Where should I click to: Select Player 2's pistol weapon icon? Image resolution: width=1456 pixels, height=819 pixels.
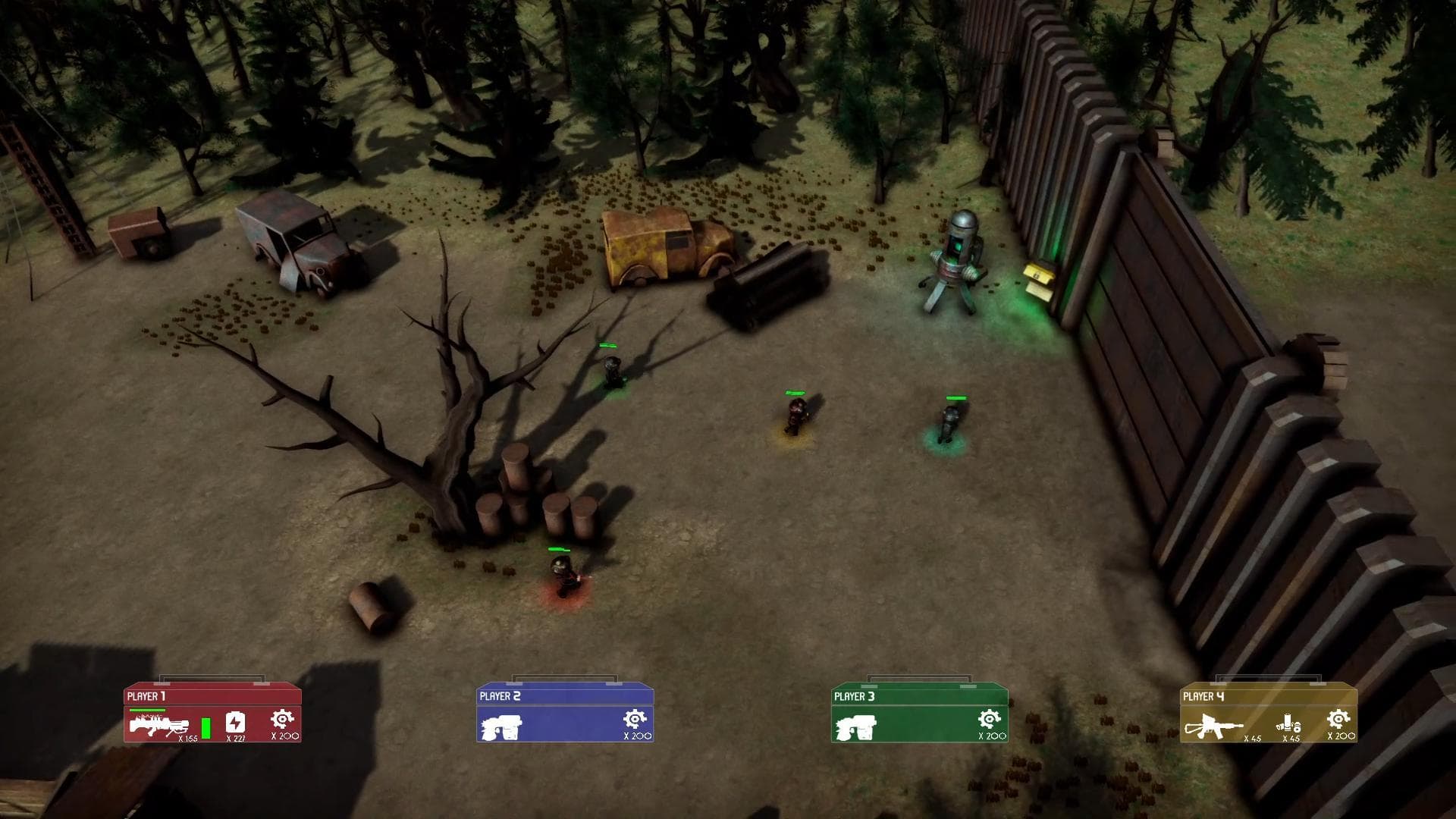(x=502, y=726)
